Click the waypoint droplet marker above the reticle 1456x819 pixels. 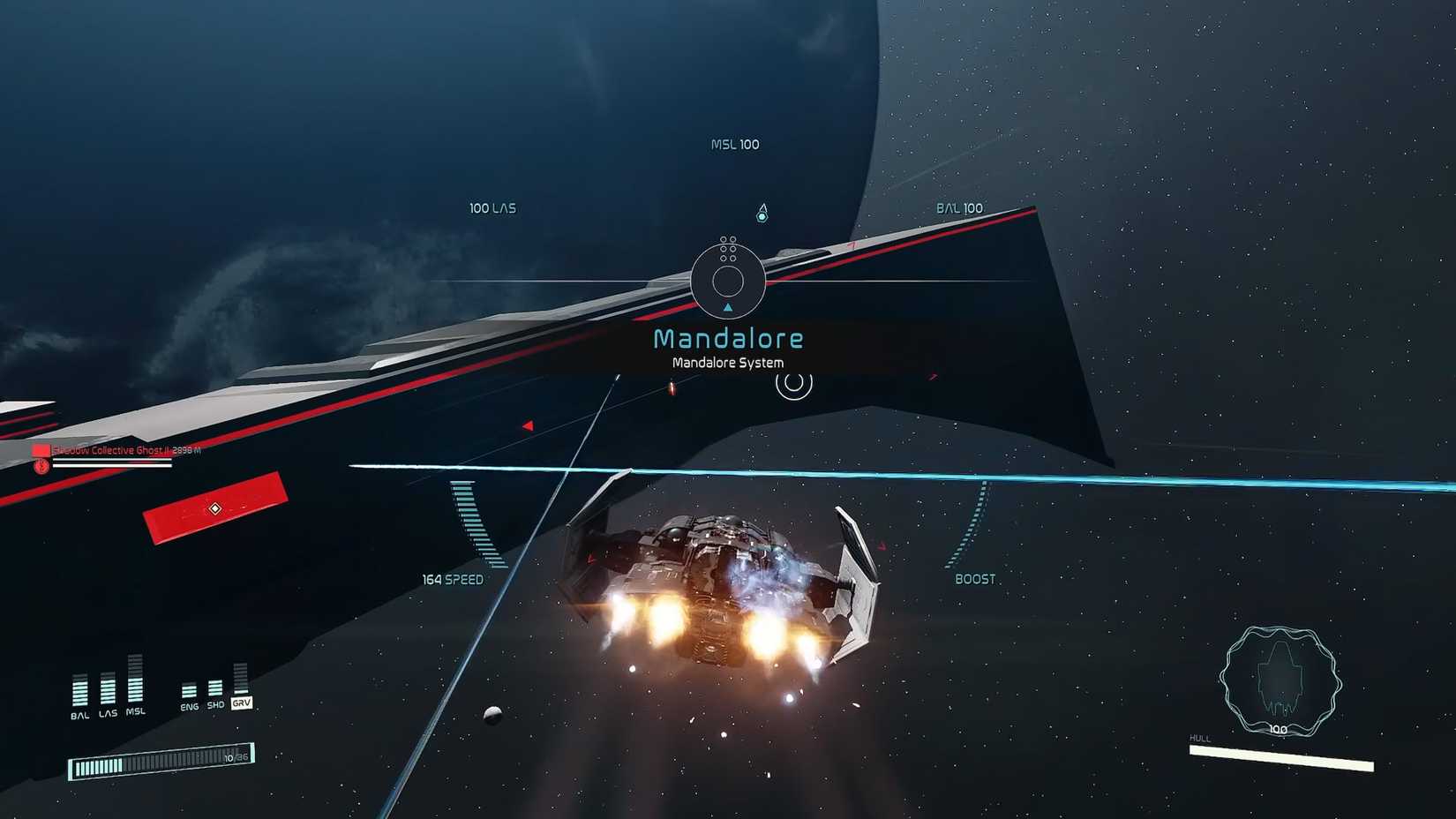tap(762, 212)
